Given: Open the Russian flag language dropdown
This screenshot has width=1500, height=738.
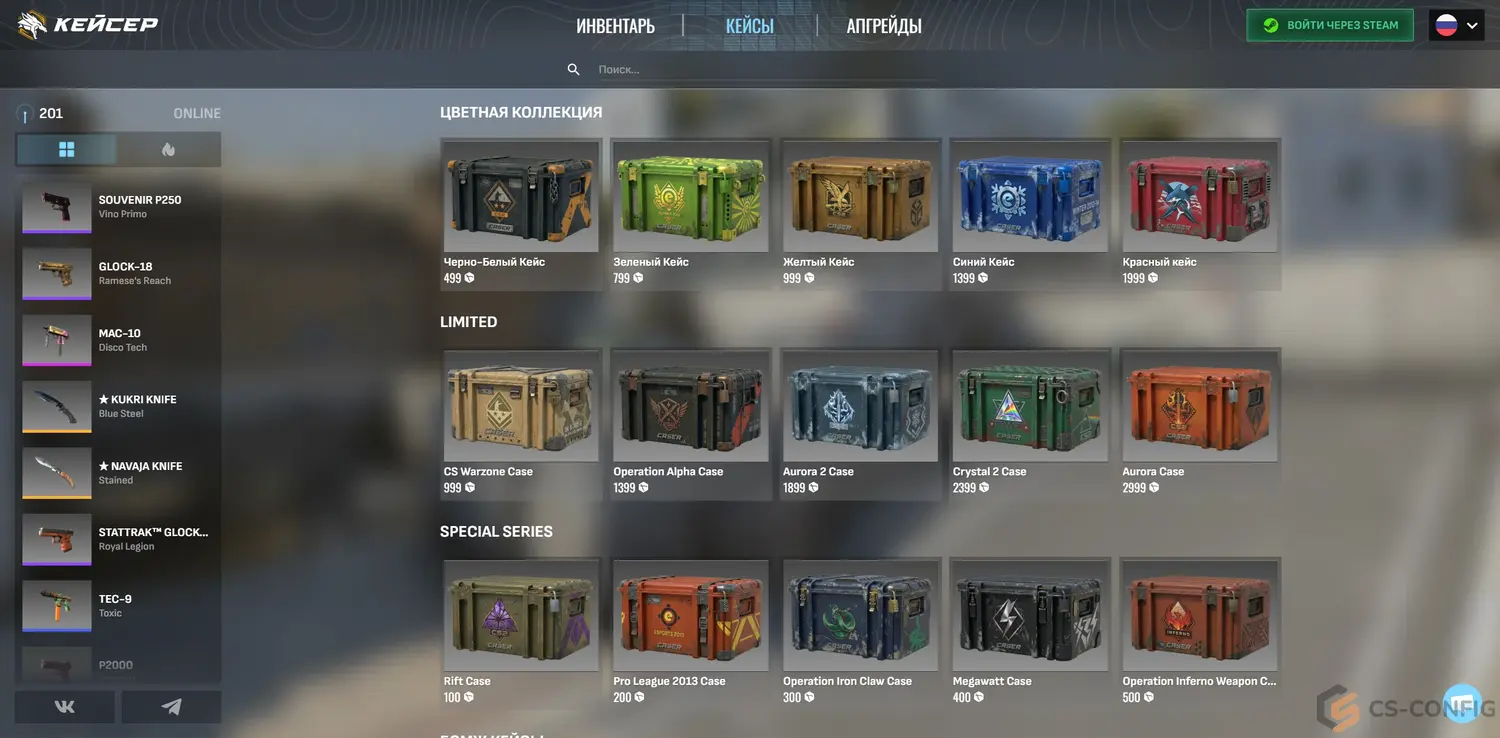Looking at the screenshot, I should pyautogui.click(x=1455, y=25).
